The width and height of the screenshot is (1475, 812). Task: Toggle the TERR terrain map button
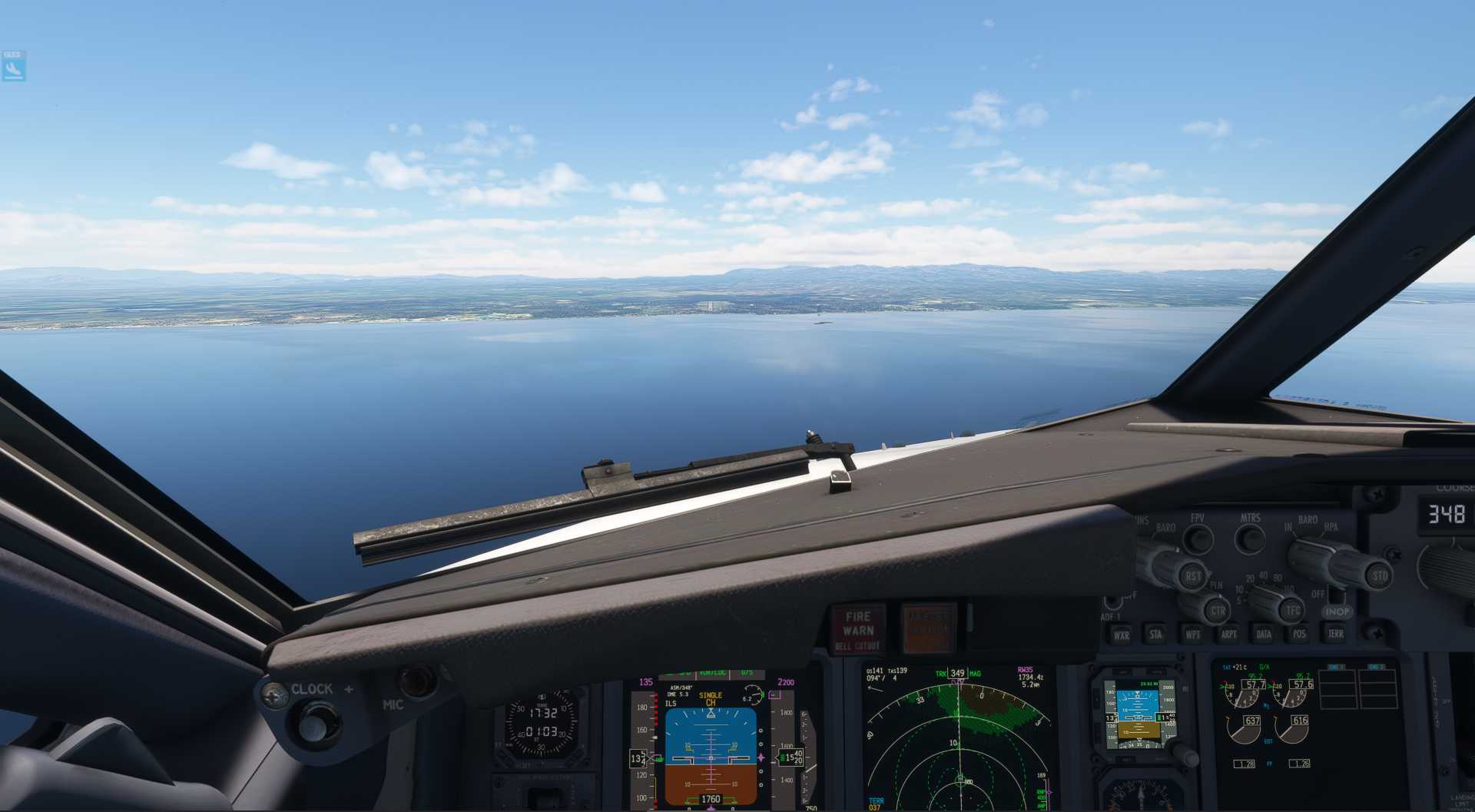[x=1336, y=634]
